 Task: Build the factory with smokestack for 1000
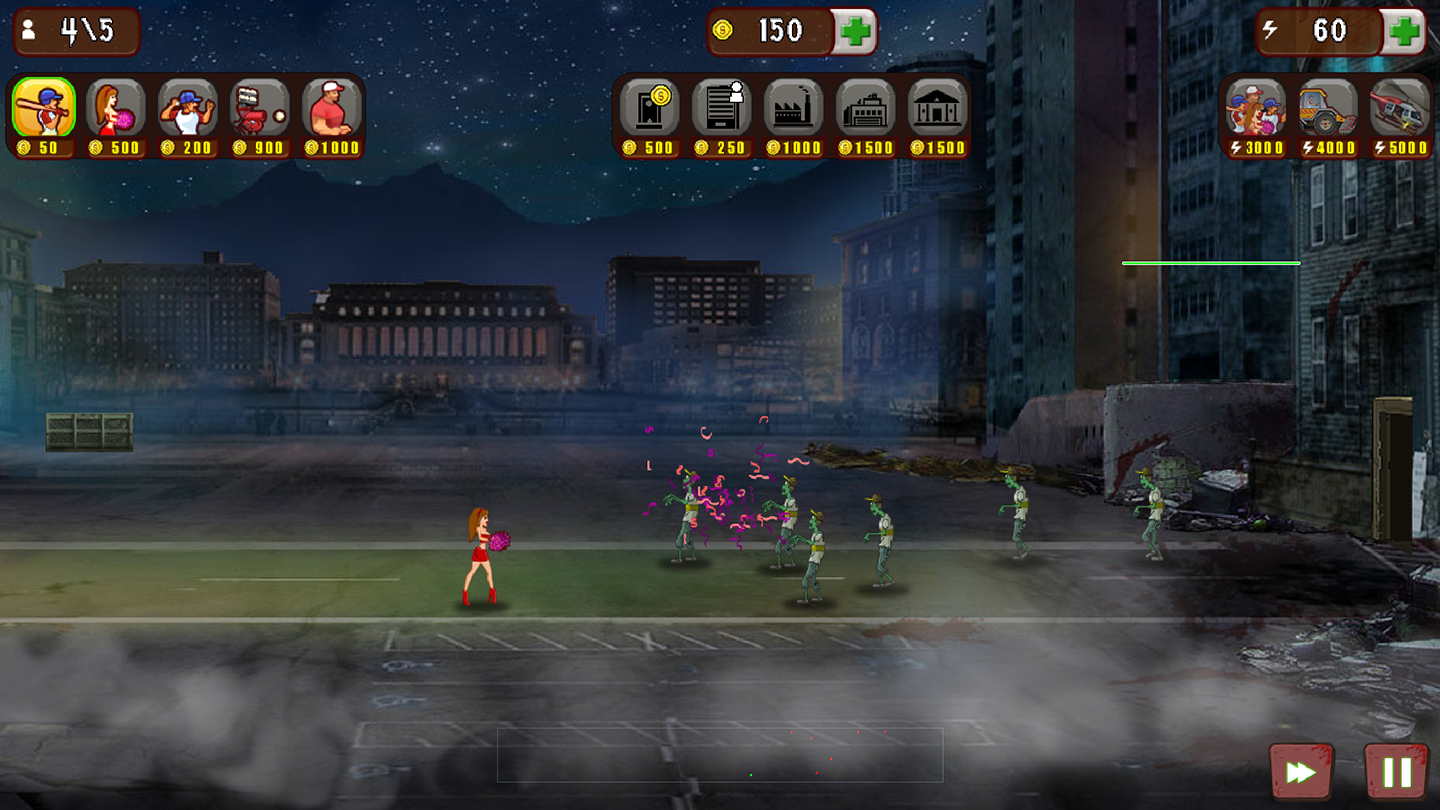(x=794, y=108)
